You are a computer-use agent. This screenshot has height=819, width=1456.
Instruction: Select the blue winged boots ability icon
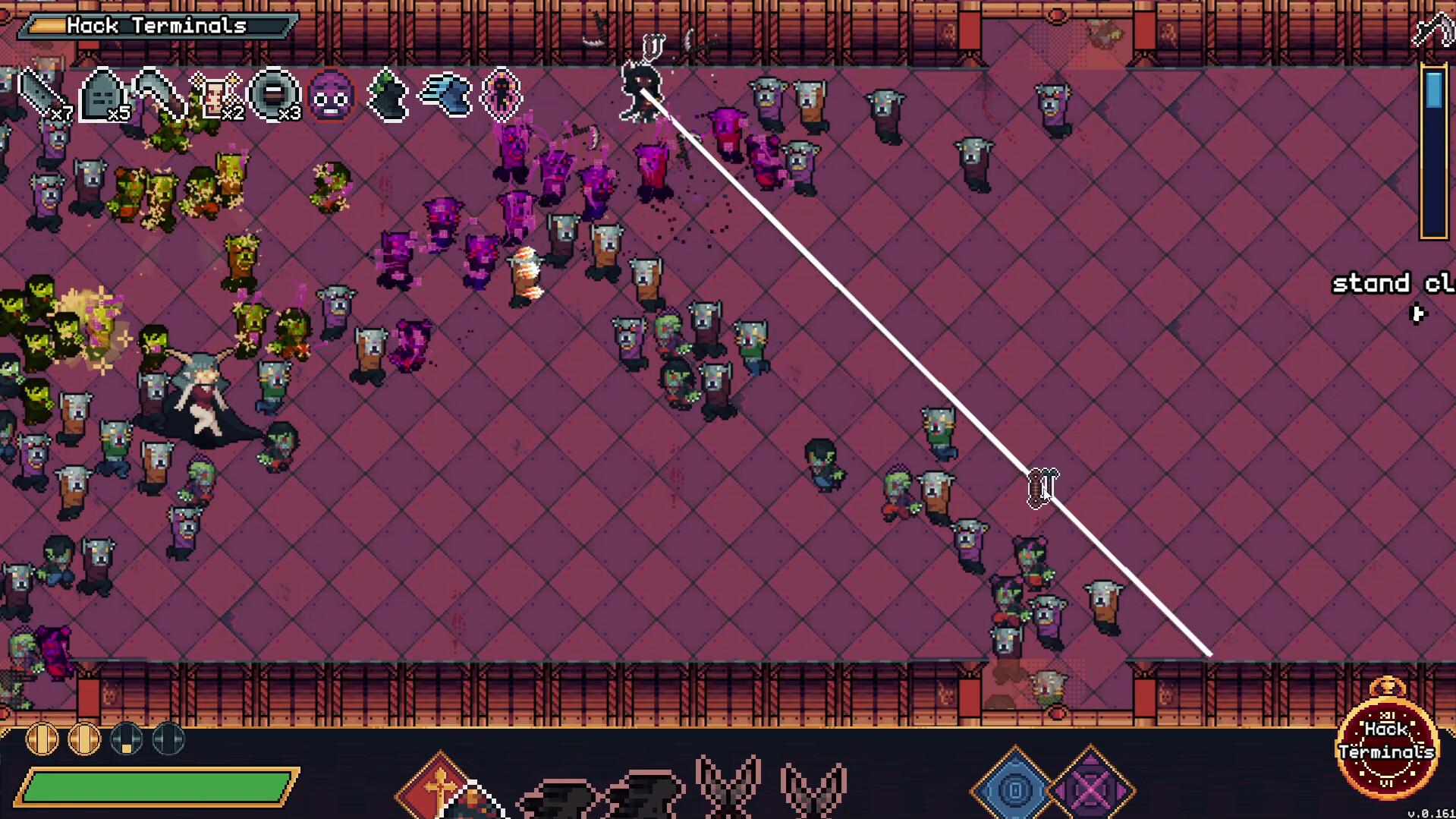445,95
